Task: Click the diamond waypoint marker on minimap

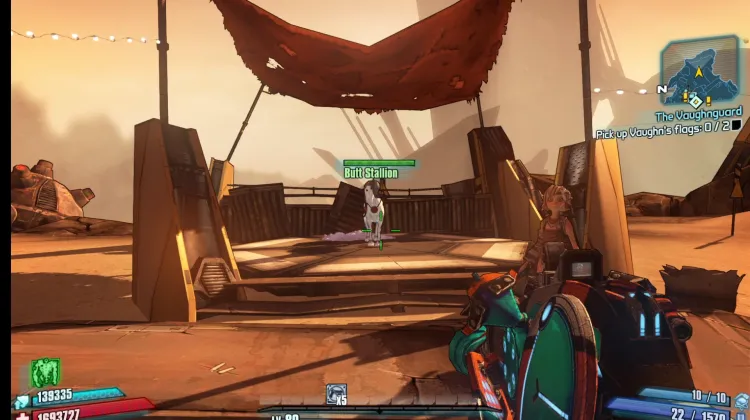Action: click(x=695, y=100)
